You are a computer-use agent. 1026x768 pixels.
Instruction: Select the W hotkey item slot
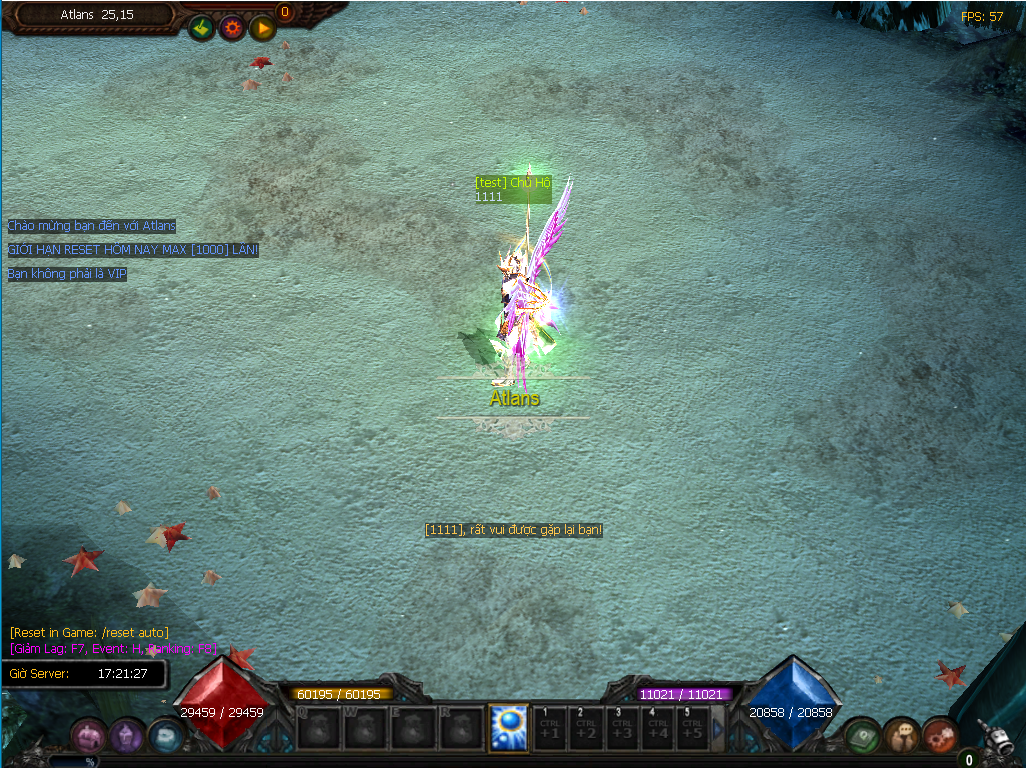click(x=366, y=728)
